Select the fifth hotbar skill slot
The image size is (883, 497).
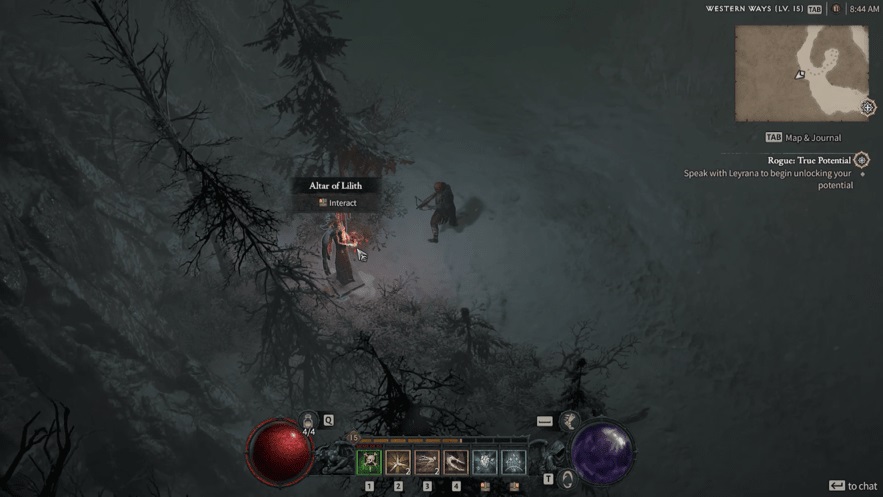point(485,462)
